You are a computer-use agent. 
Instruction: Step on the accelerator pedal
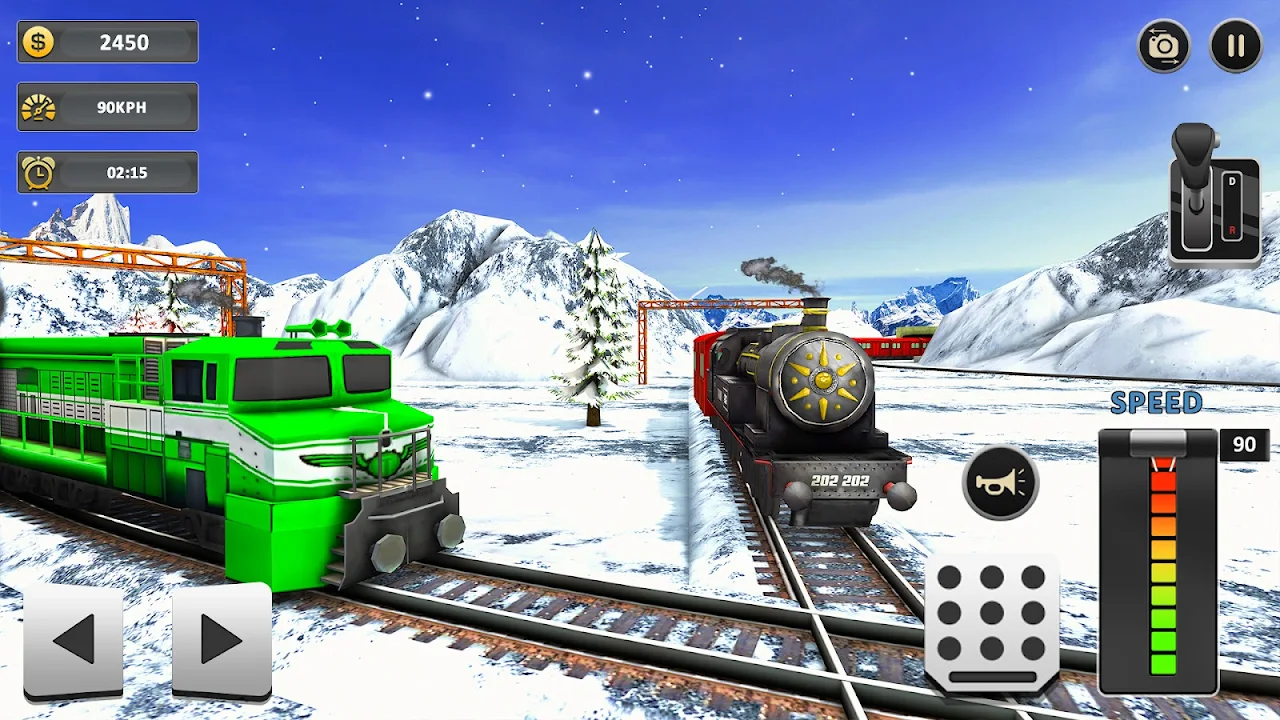pyautogui.click(x=992, y=624)
